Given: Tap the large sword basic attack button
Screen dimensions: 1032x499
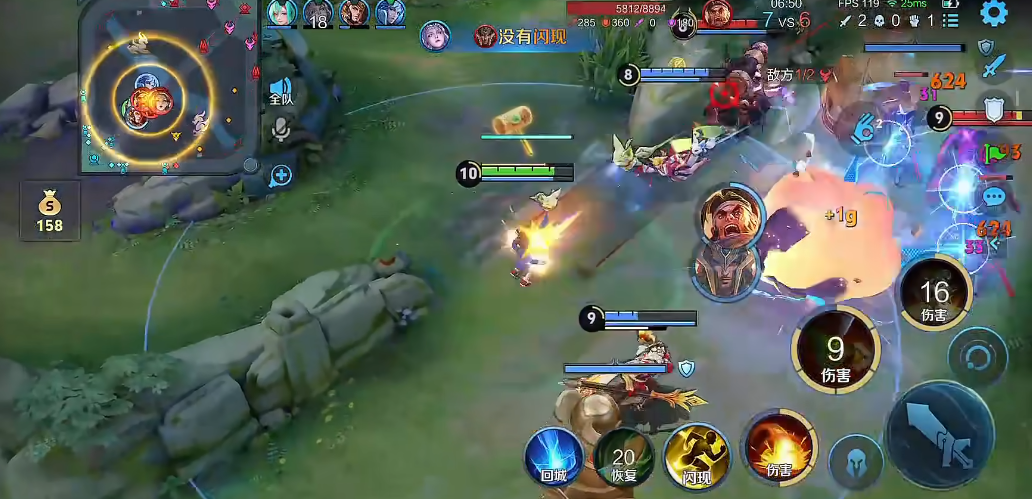Looking at the screenshot, I should coord(941,434).
